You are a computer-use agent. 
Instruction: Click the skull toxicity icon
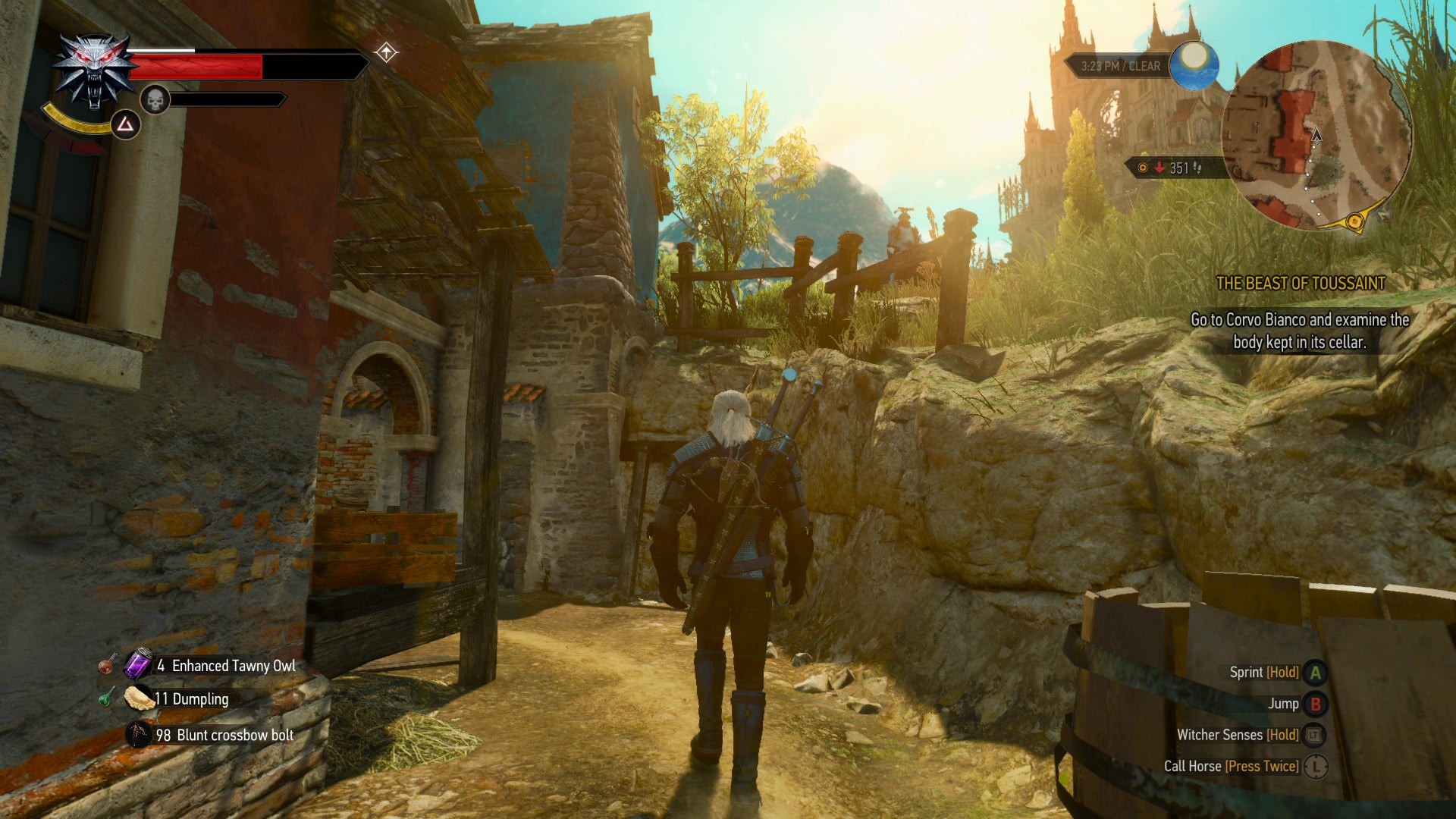click(x=155, y=99)
